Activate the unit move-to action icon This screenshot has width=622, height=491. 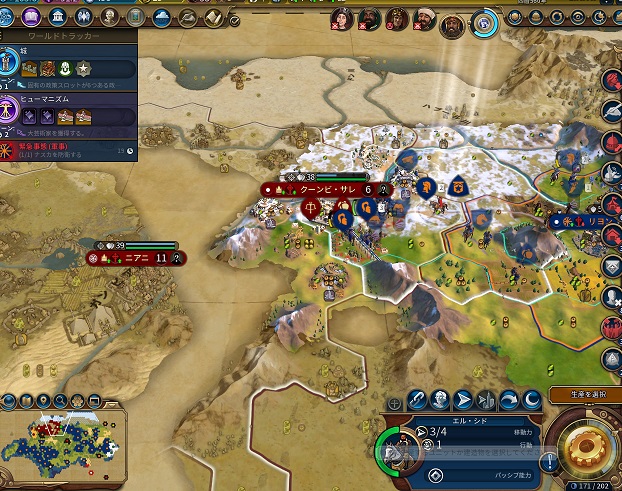pyautogui.click(x=463, y=400)
